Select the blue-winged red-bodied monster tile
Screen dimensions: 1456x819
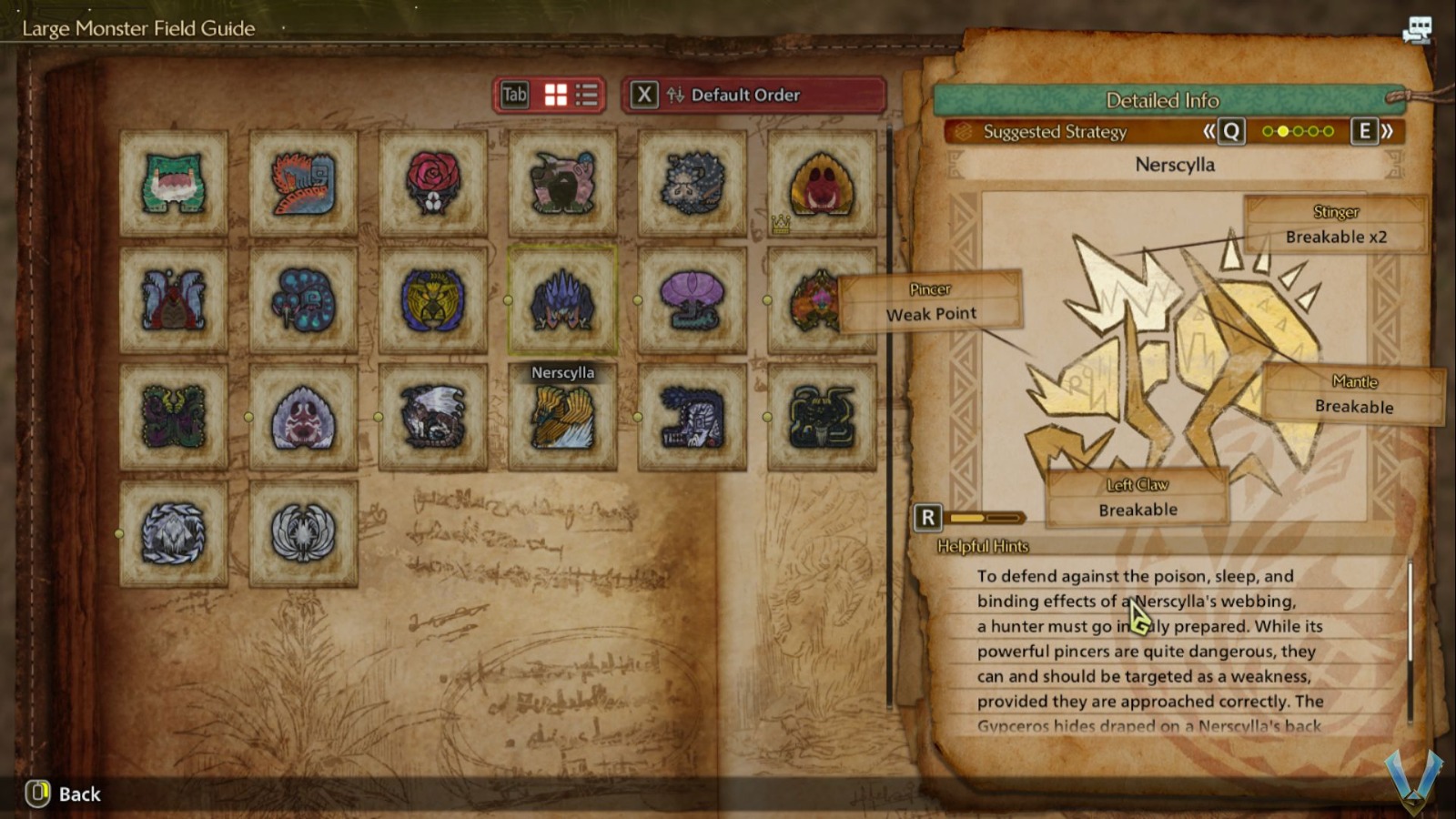(x=173, y=299)
